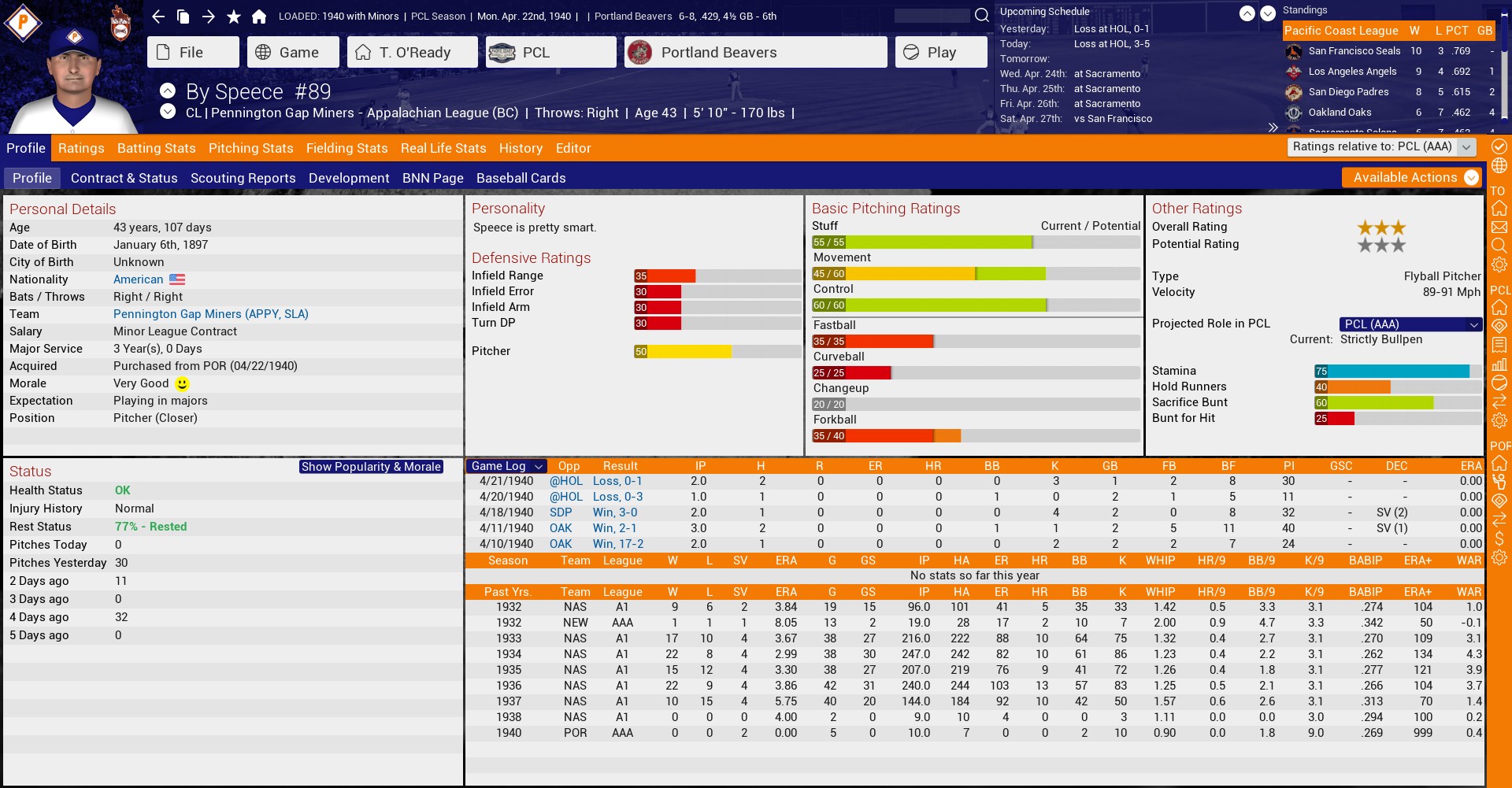Click Show Popularity & Morale button

click(x=370, y=467)
